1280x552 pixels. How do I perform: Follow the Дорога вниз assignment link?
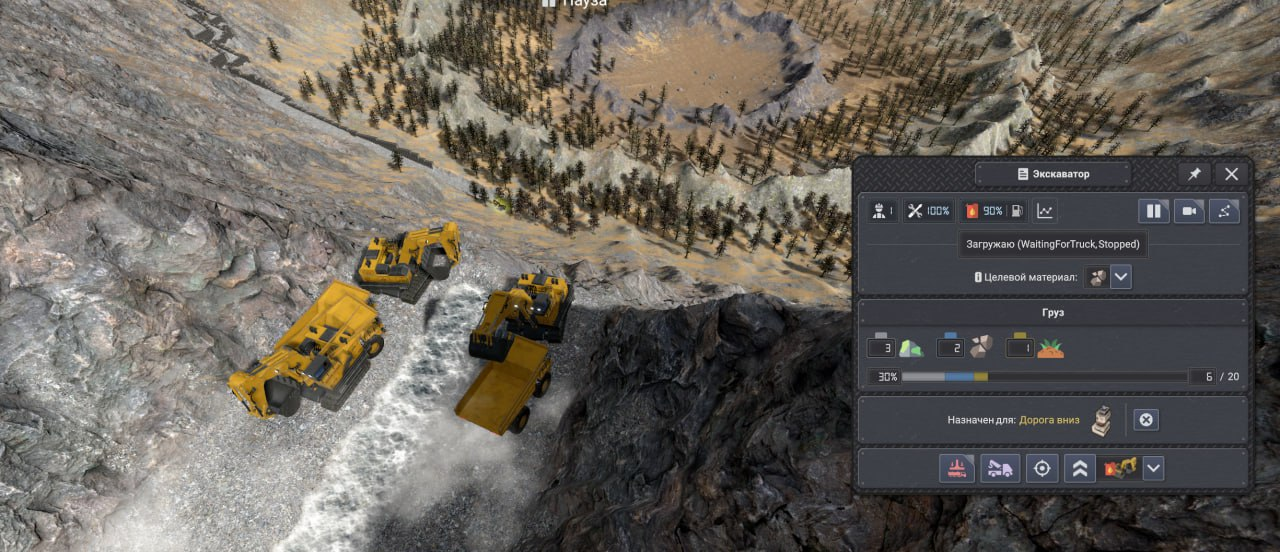pyautogui.click(x=1049, y=420)
